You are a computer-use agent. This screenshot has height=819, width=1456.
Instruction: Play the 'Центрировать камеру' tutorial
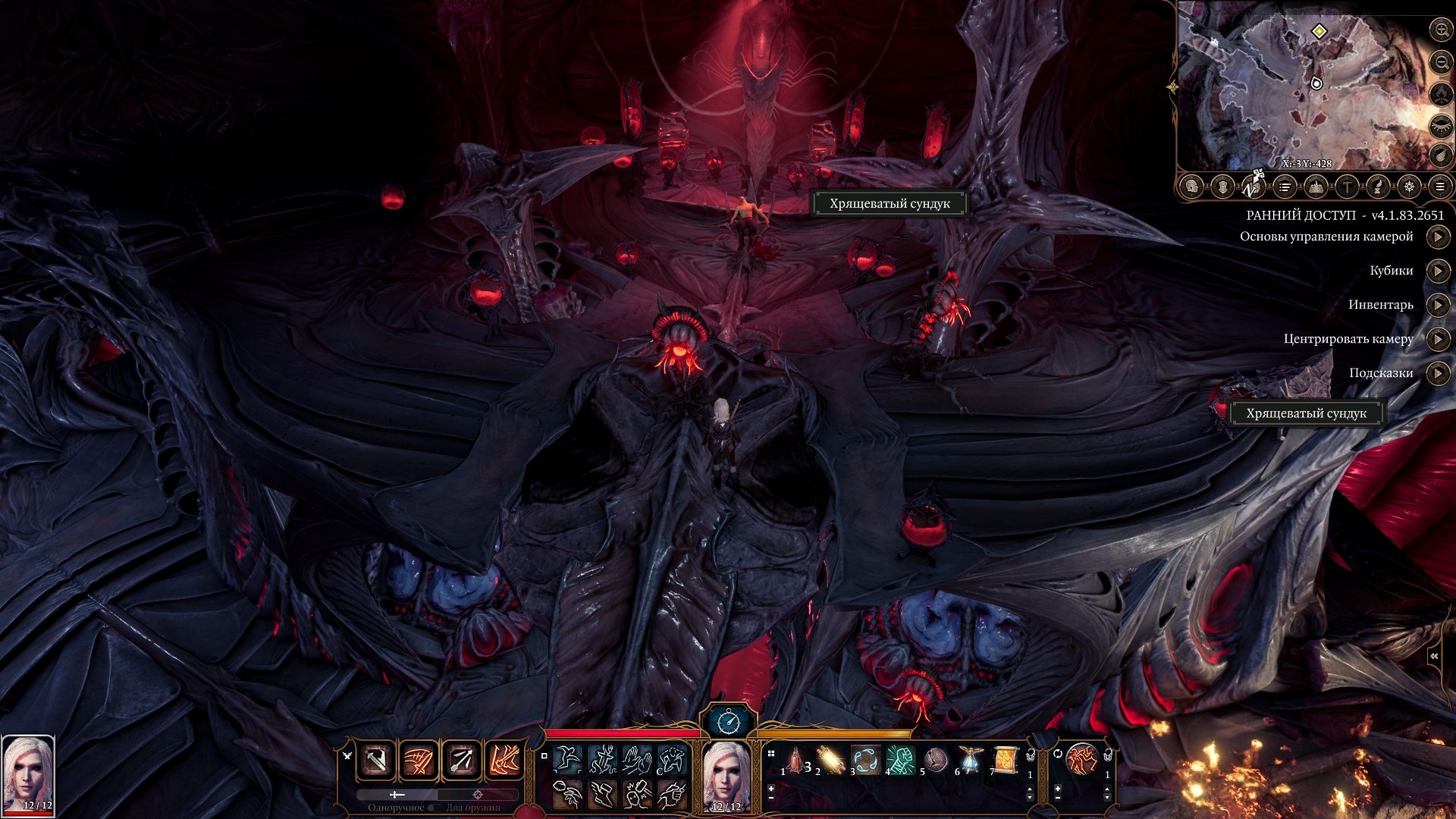click(x=1438, y=339)
